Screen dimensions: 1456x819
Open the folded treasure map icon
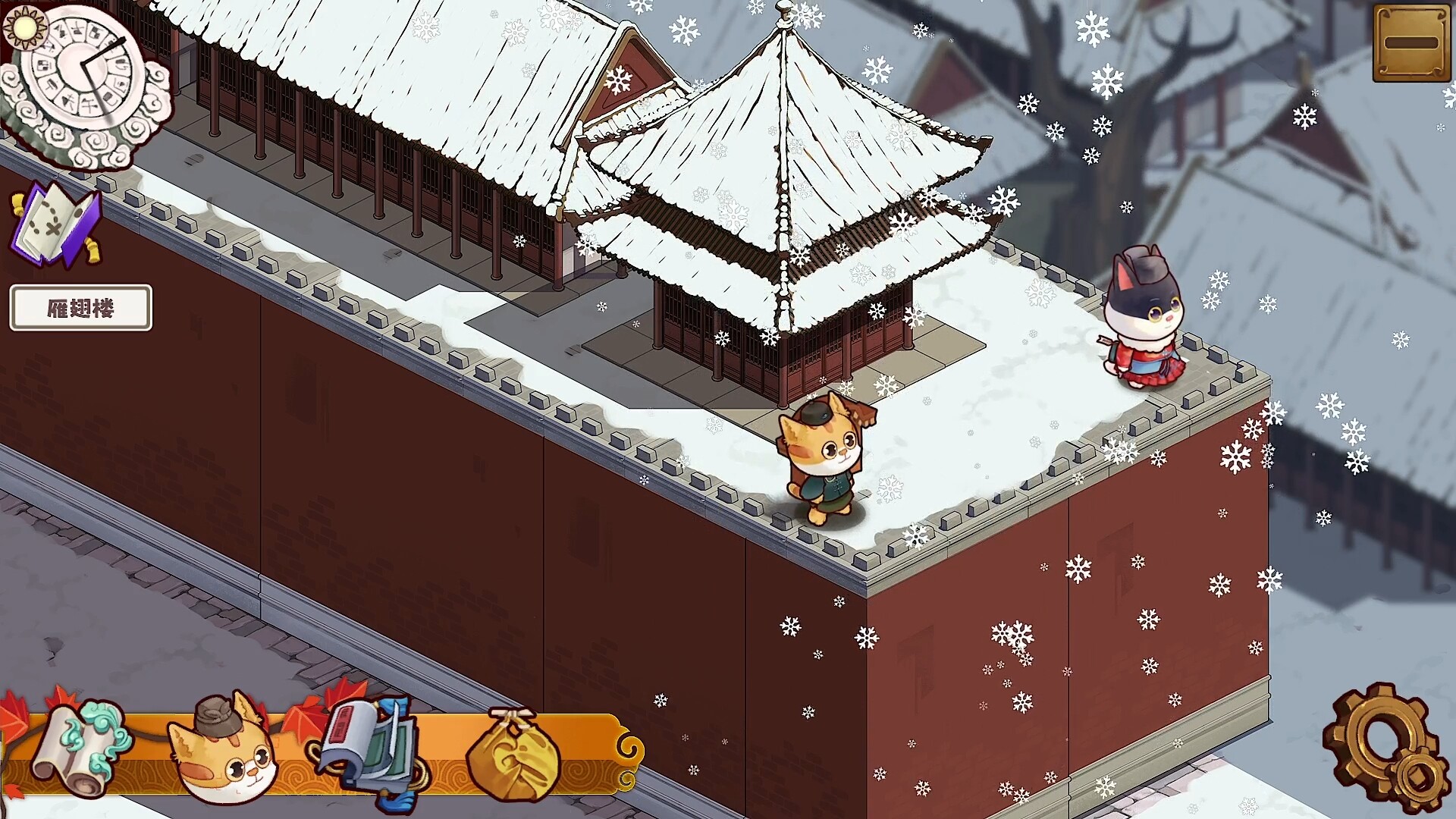55,223
